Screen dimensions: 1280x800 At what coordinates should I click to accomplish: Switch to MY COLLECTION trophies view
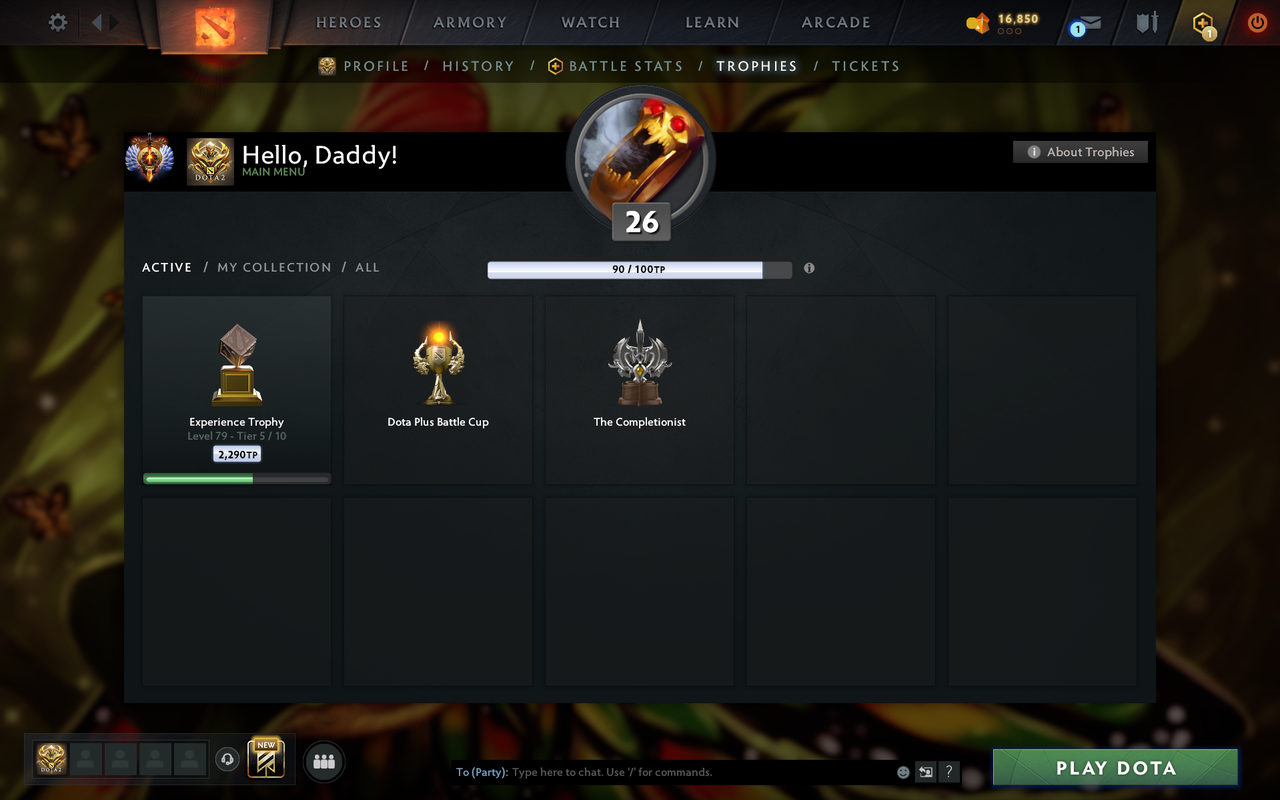pos(274,267)
